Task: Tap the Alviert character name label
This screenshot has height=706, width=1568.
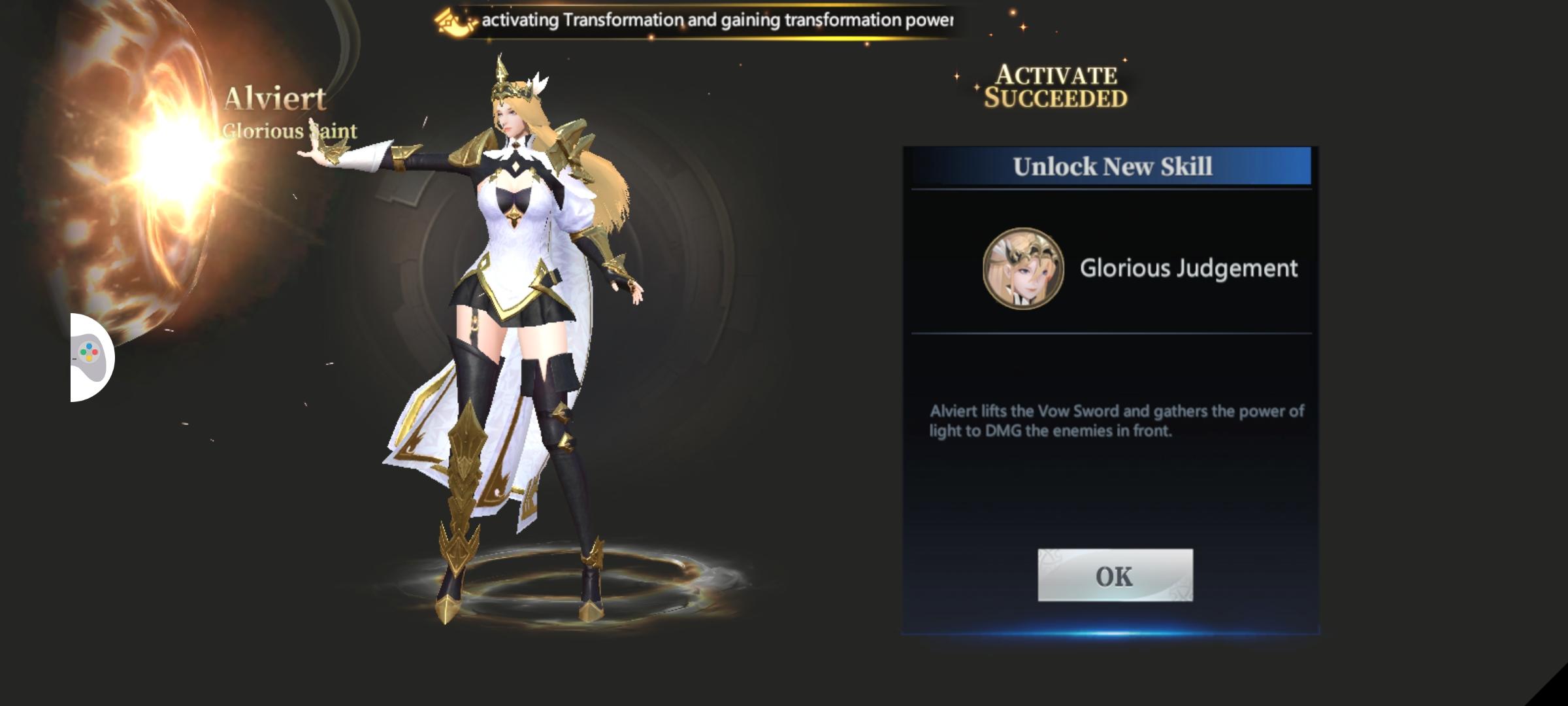Action: click(x=278, y=97)
